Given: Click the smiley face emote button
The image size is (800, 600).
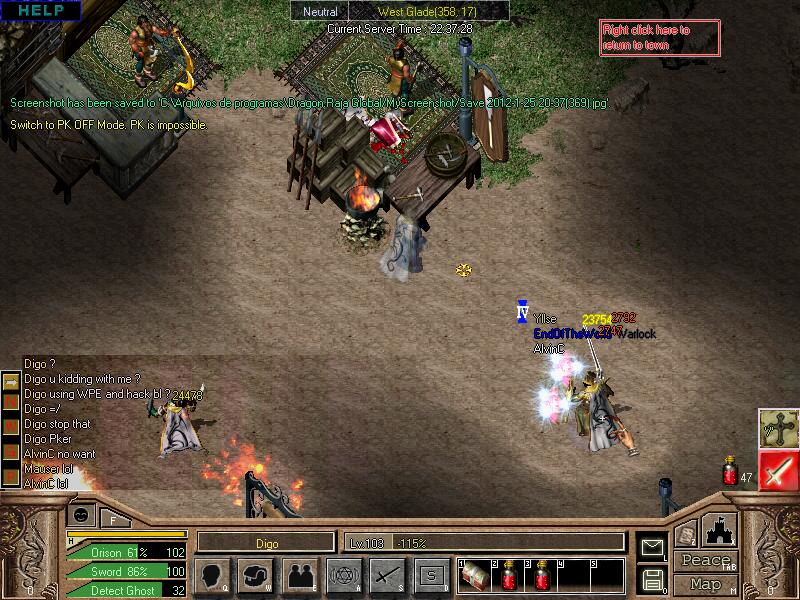Looking at the screenshot, I should pos(81,516).
